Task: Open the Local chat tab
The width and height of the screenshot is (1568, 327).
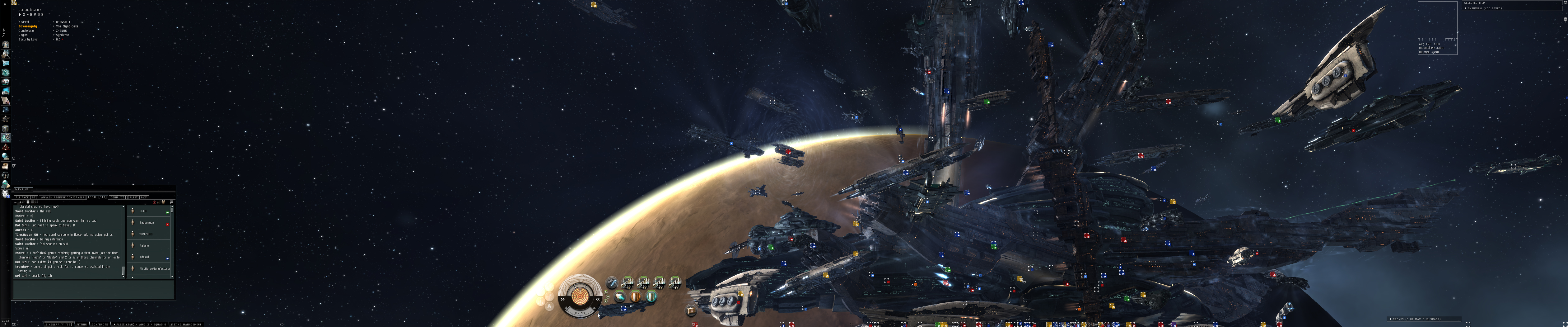Action: tap(97, 197)
